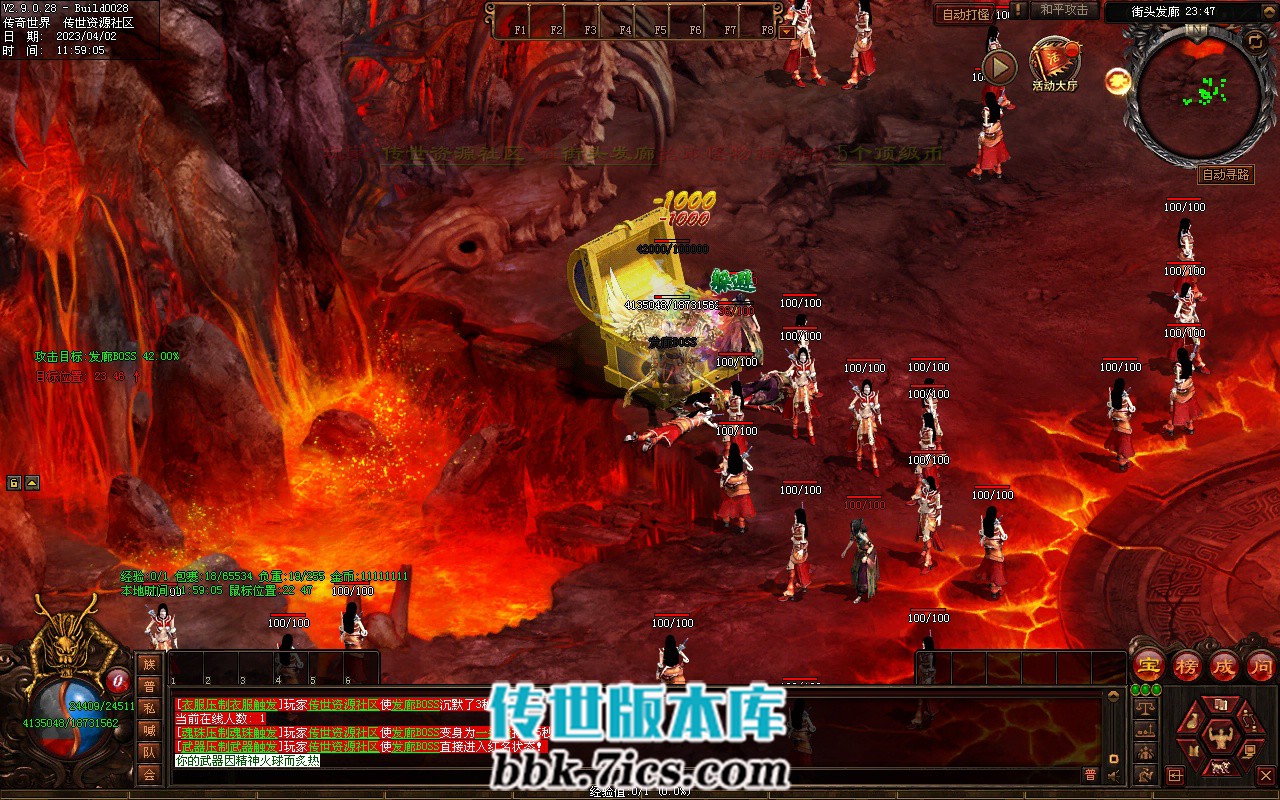Select the 队 team chat channel
The image size is (1280, 800).
[149, 752]
